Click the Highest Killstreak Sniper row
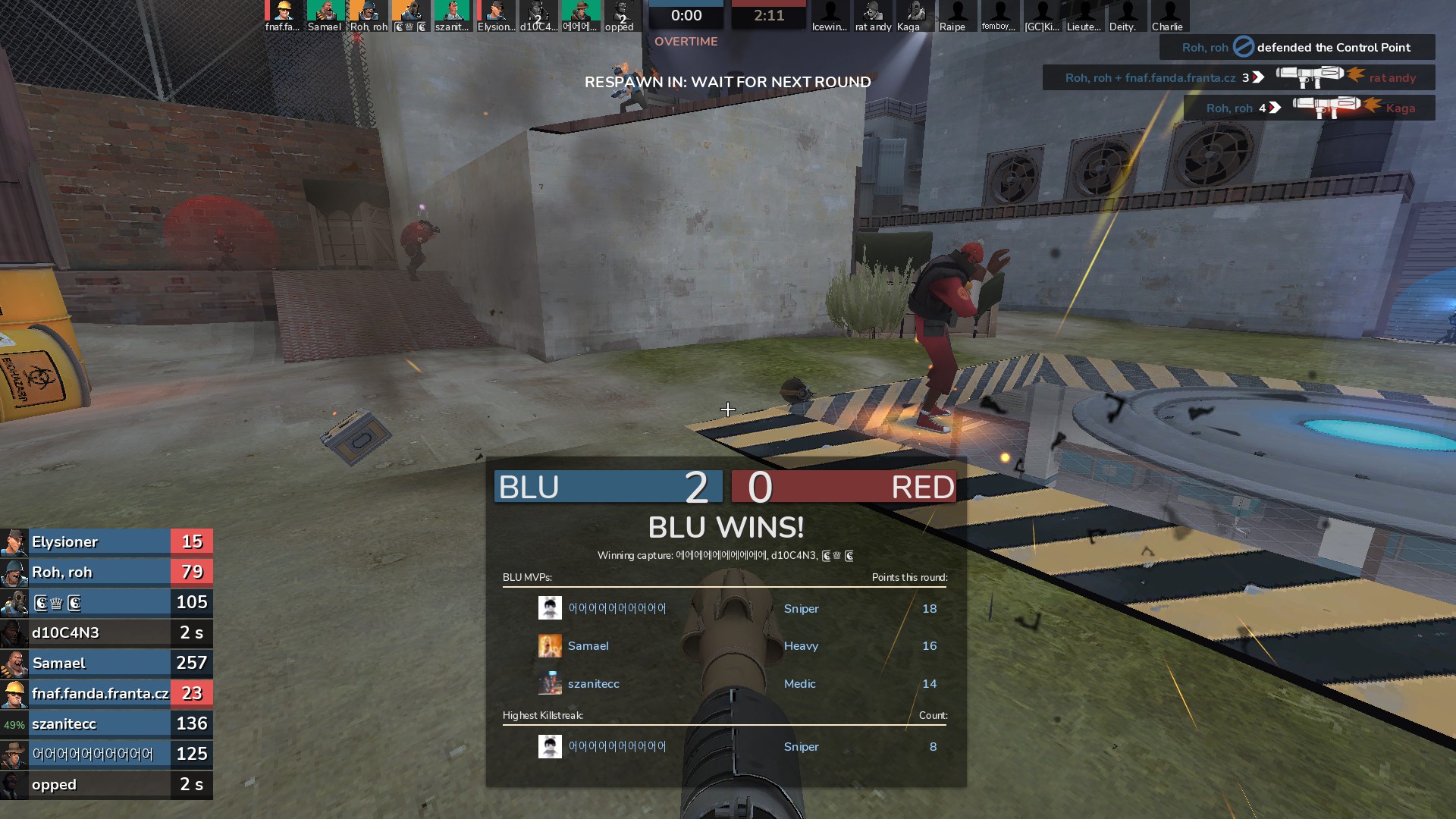Screen dimensions: 1456x819 click(726, 747)
